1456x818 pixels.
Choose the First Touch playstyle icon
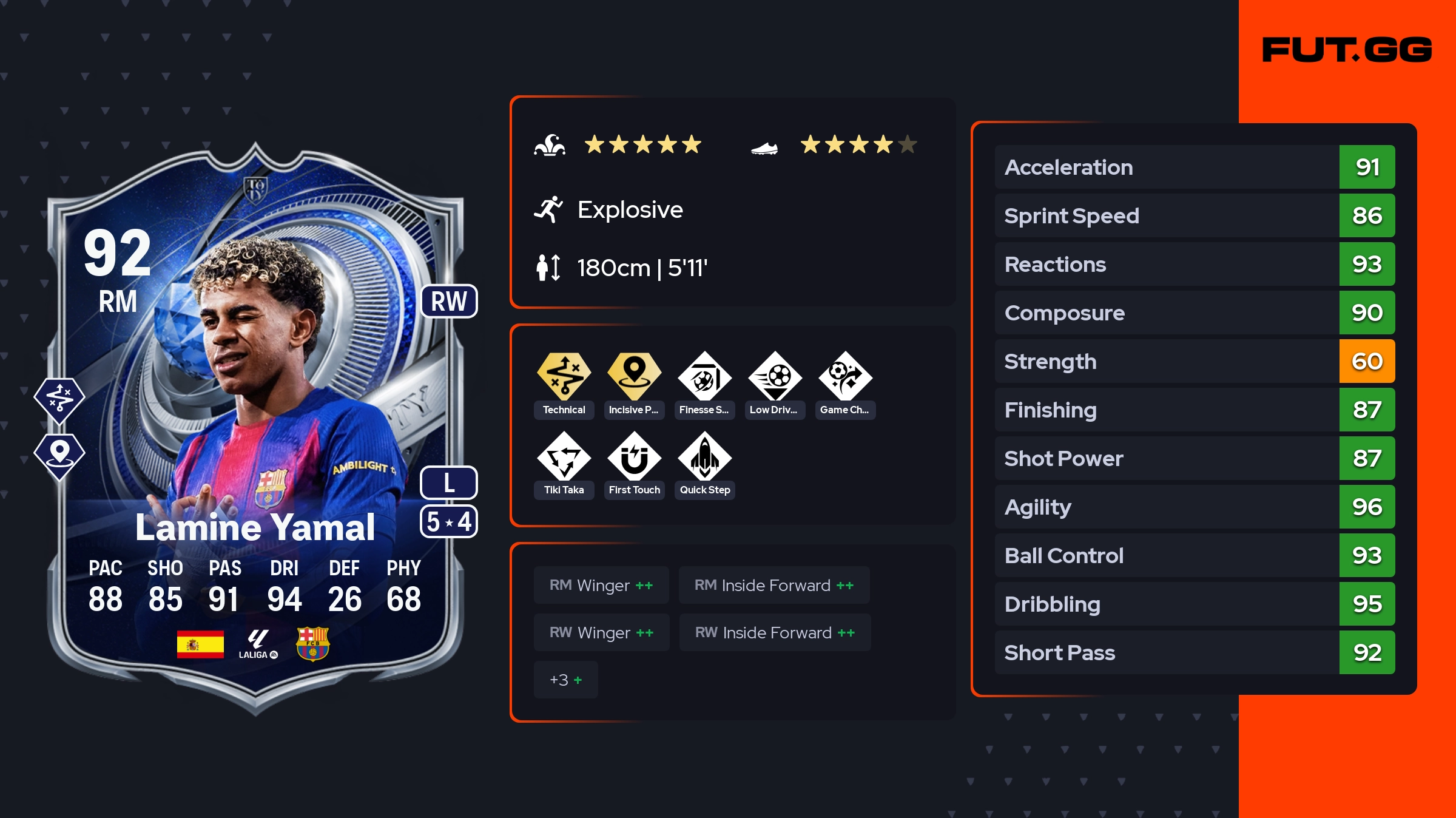634,458
